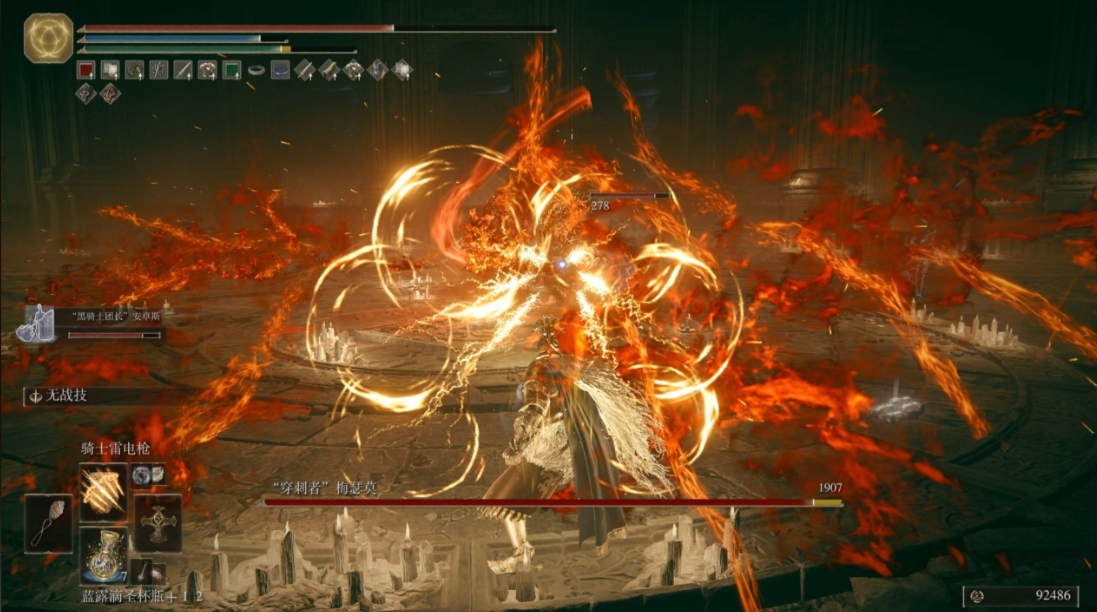Click the red square buff icon

click(x=86, y=70)
